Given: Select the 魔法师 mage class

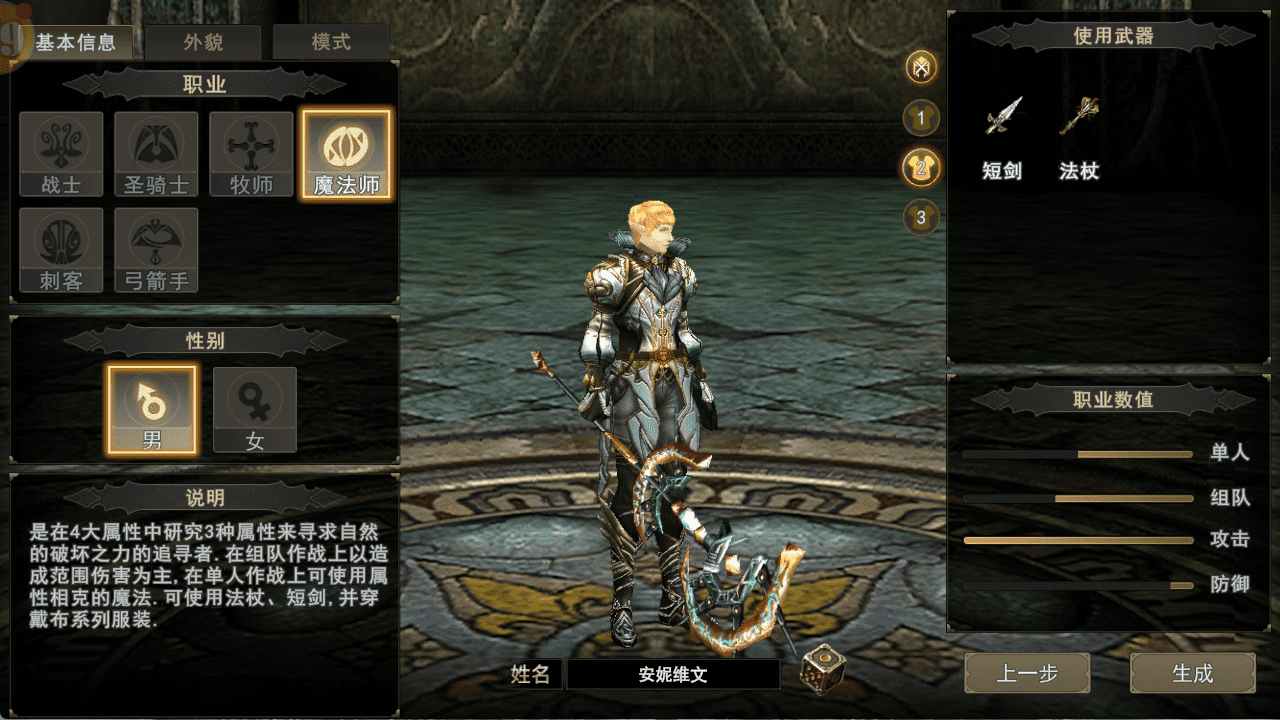Looking at the screenshot, I should pos(346,154).
